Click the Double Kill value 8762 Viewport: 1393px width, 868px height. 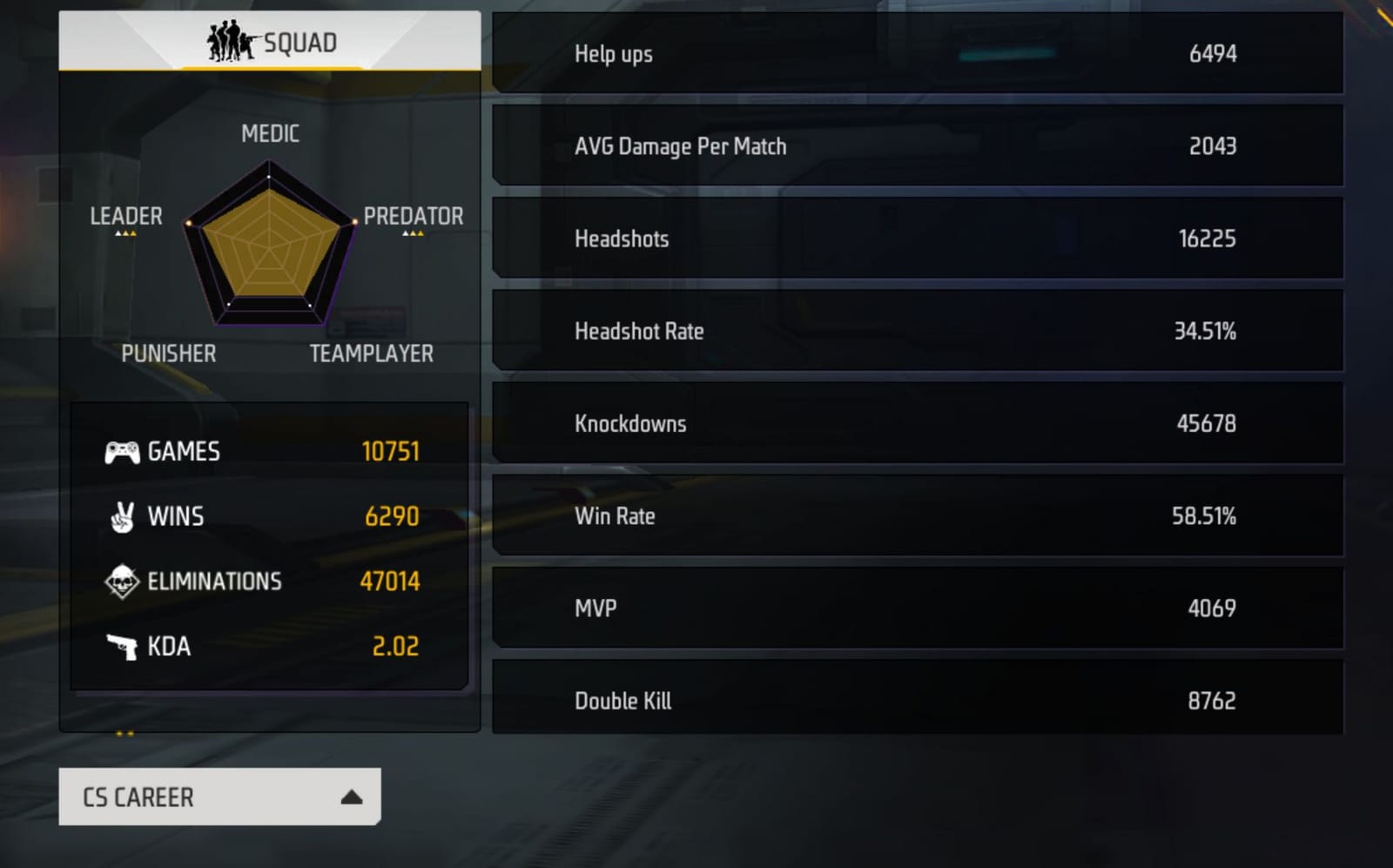coord(1211,699)
